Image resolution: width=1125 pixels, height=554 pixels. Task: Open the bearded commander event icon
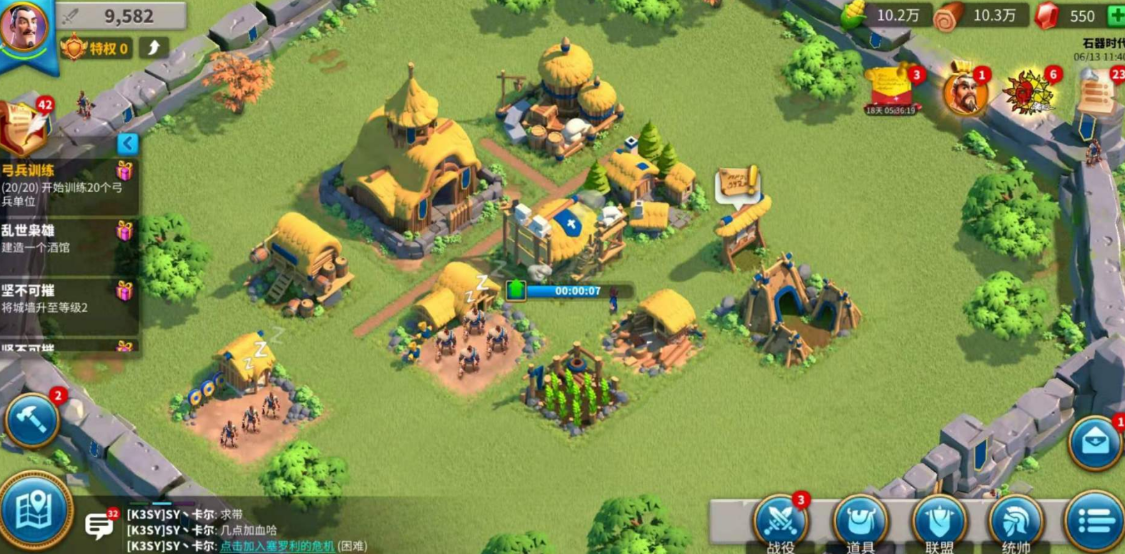coord(965,93)
